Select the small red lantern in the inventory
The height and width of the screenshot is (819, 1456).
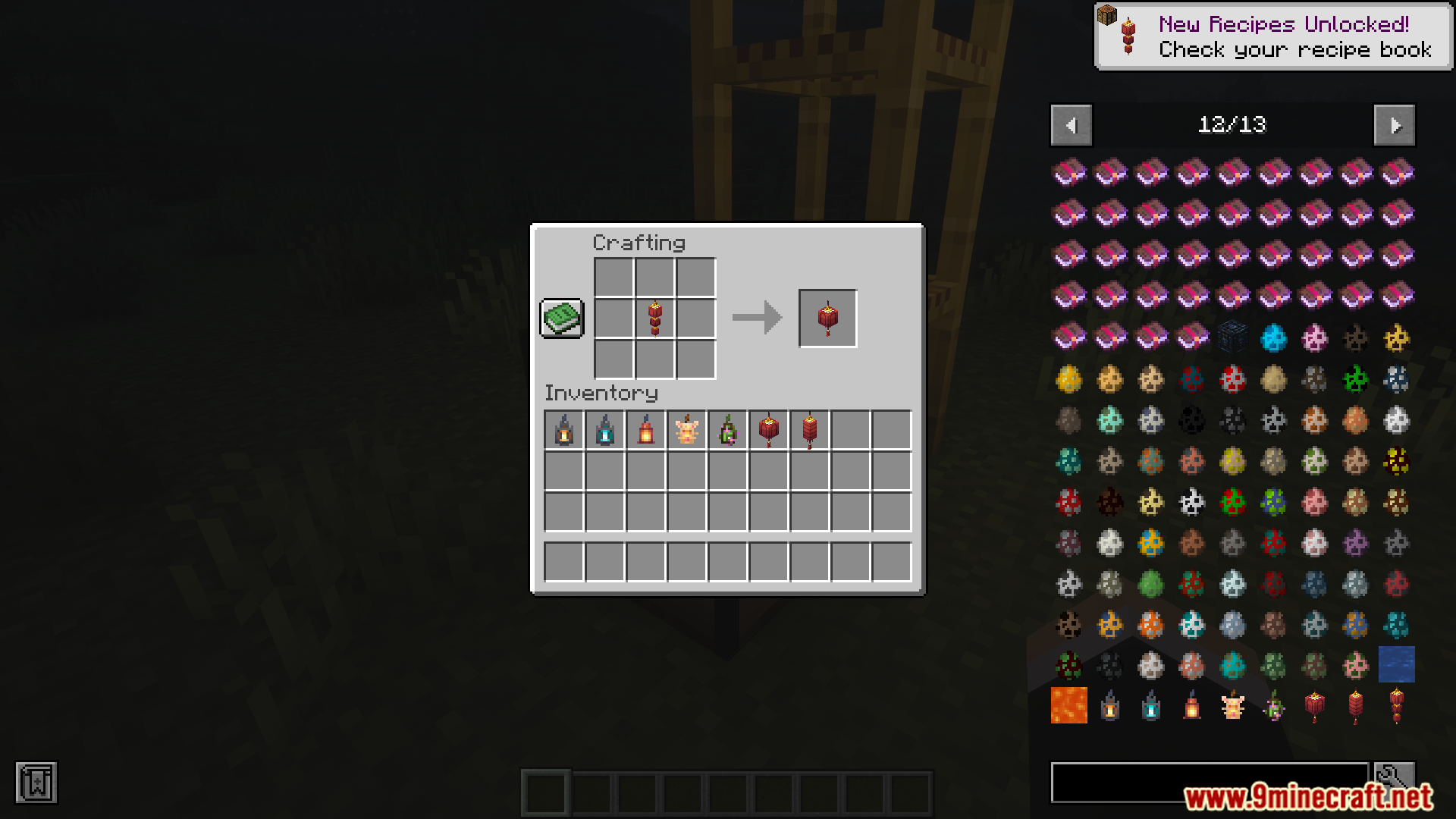(x=646, y=430)
